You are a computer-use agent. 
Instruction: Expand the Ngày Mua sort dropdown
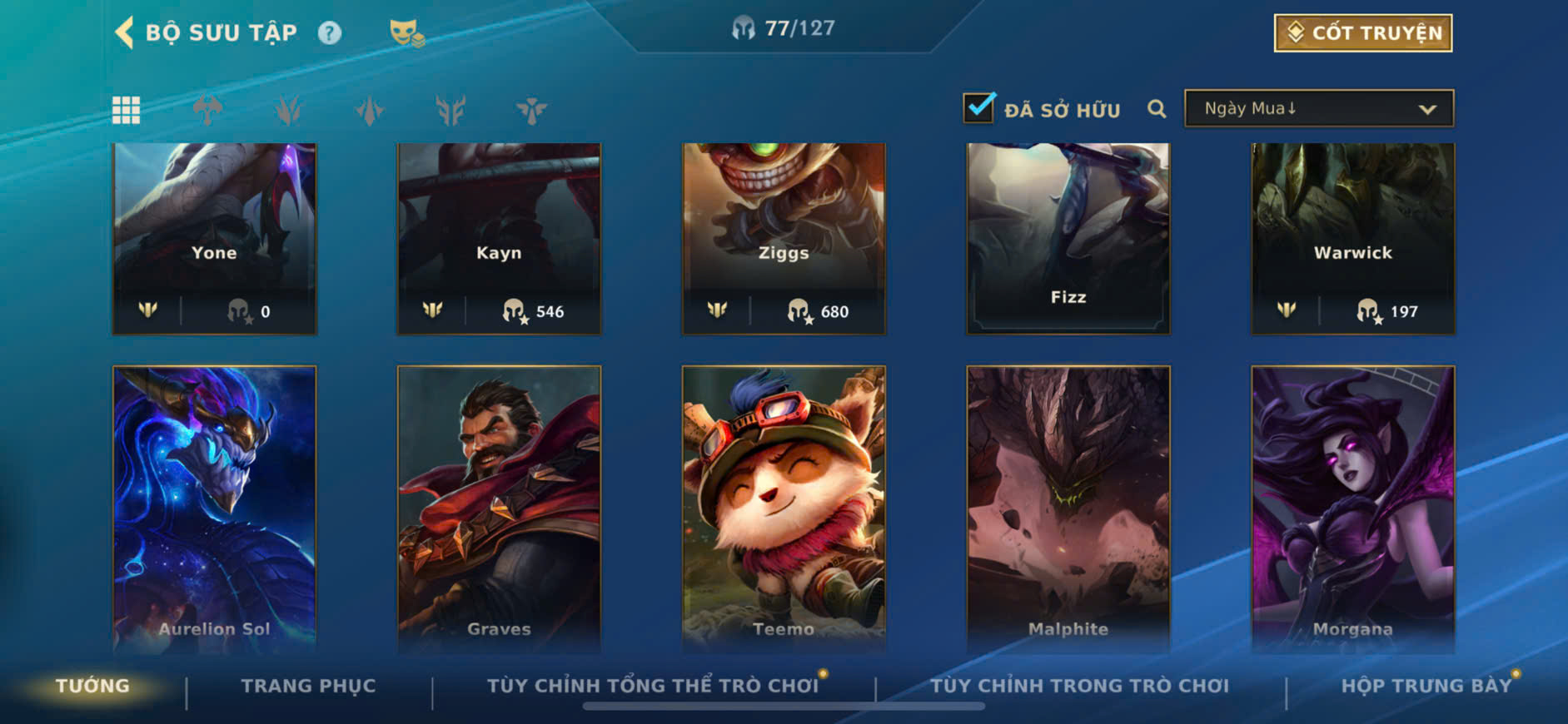(1319, 109)
